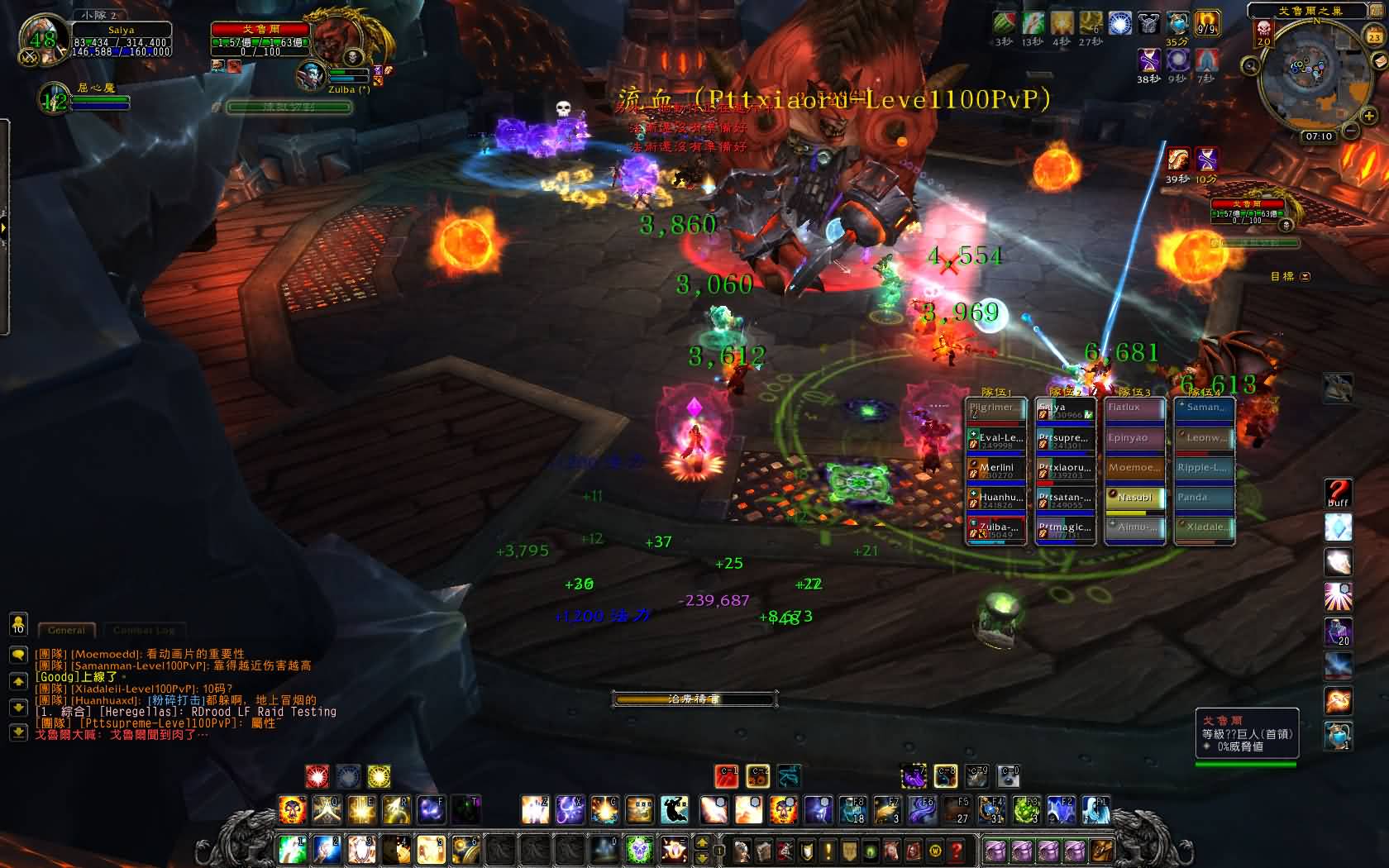Open the chat speech bubble menu
This screenshot has width=1389, height=868.
click(x=18, y=655)
